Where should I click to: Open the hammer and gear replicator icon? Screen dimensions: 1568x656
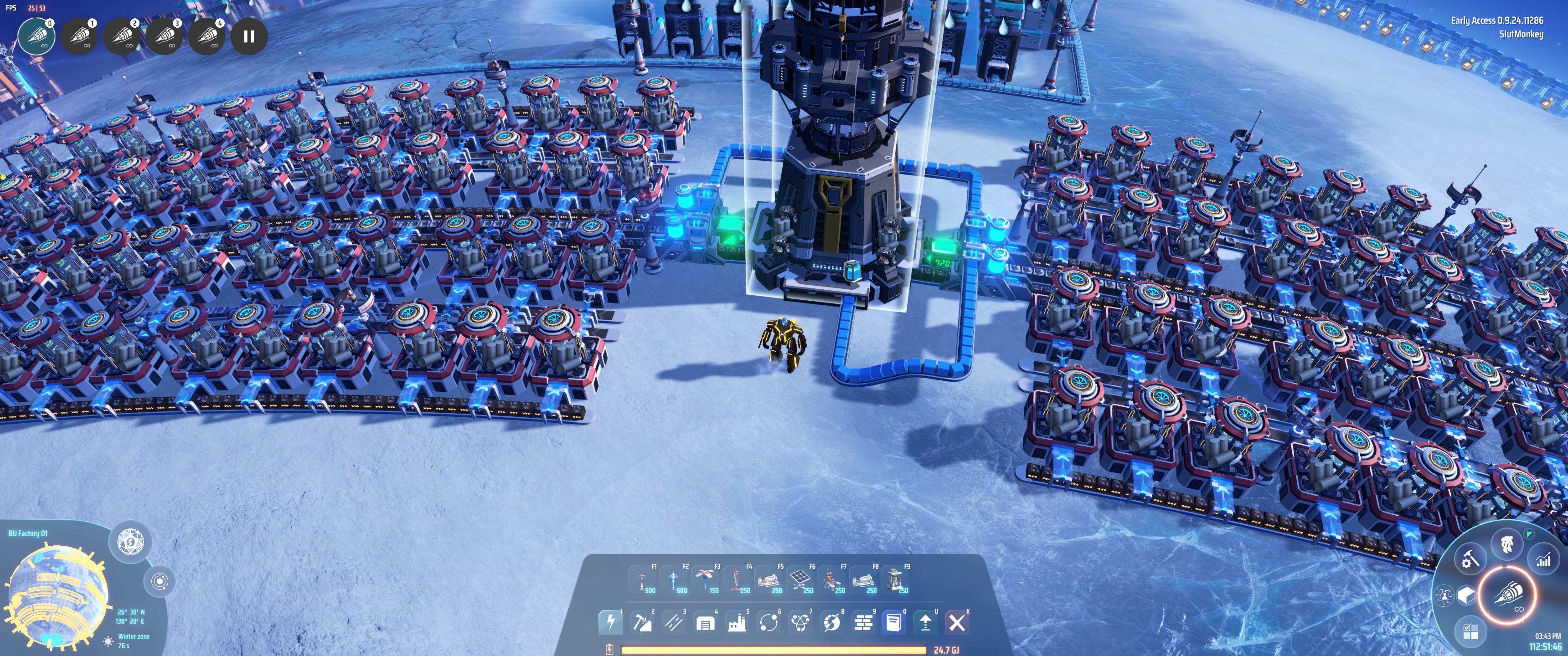[x=1470, y=559]
